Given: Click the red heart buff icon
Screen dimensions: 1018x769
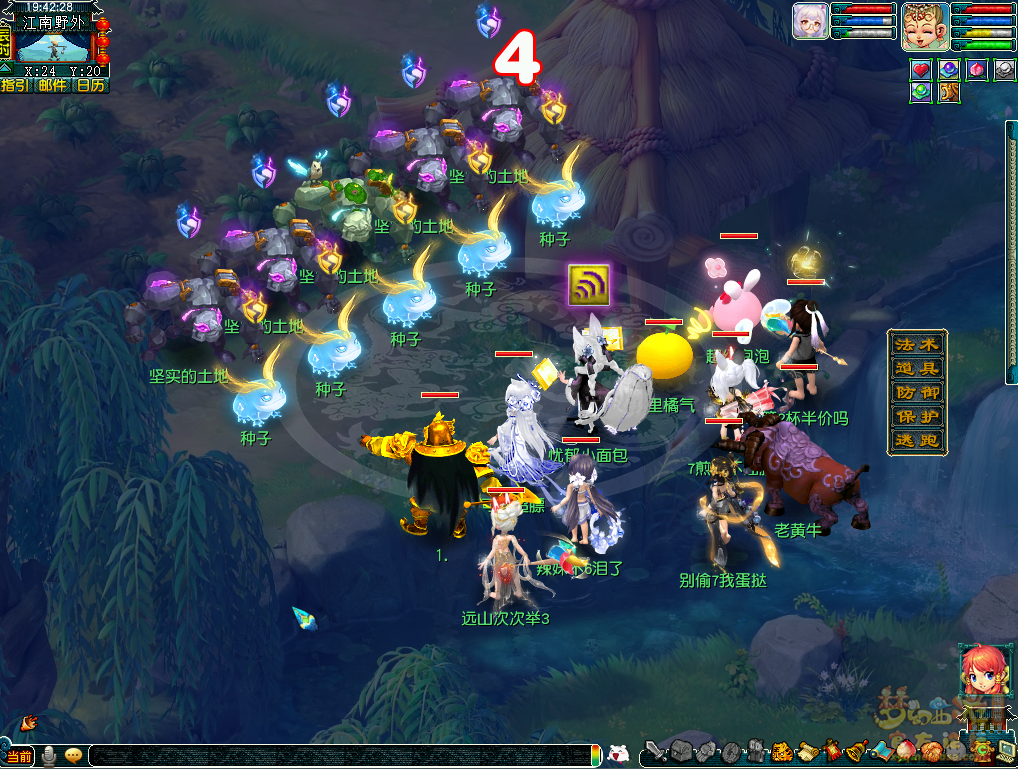Looking at the screenshot, I should (x=921, y=69).
